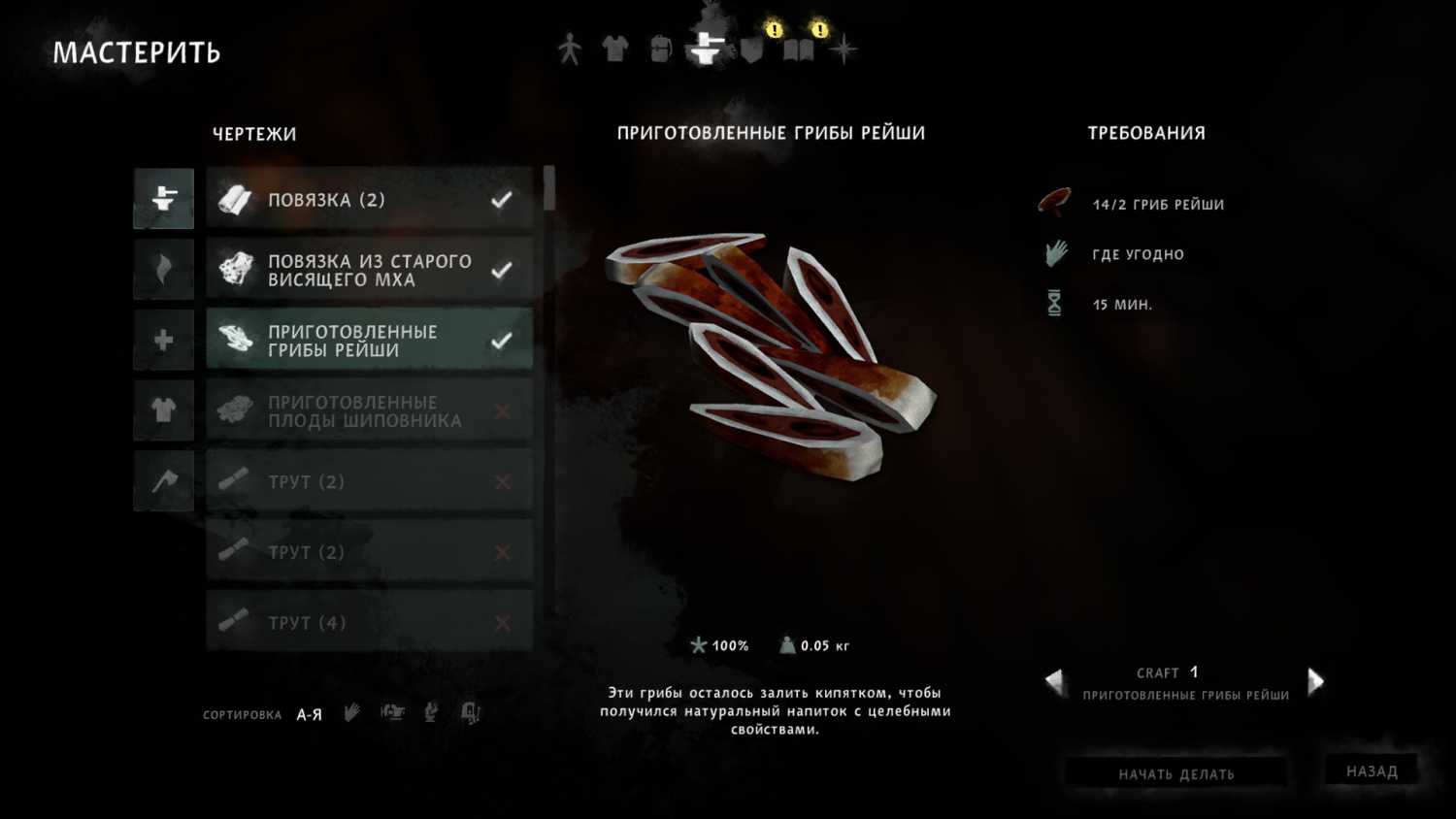Choose Повязка из старого висящего мха blueprint
The height and width of the screenshot is (819, 1456).
coord(369,270)
